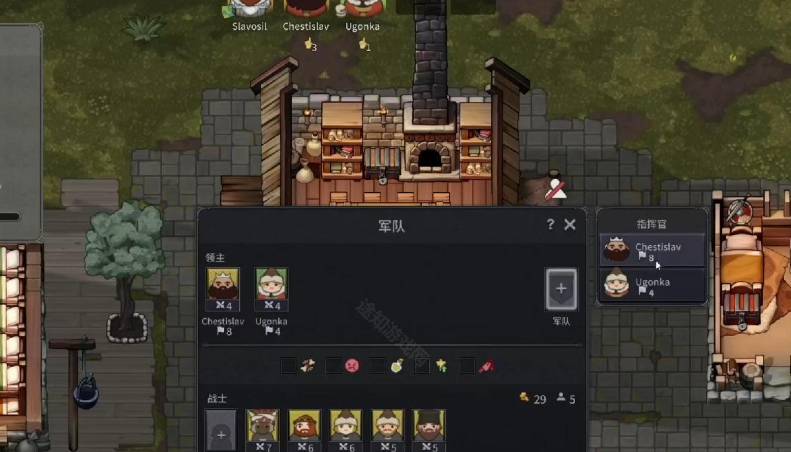This screenshot has width=791, height=452.
Task: Toggle the checkbox beside the potion flask icon
Action: click(378, 366)
